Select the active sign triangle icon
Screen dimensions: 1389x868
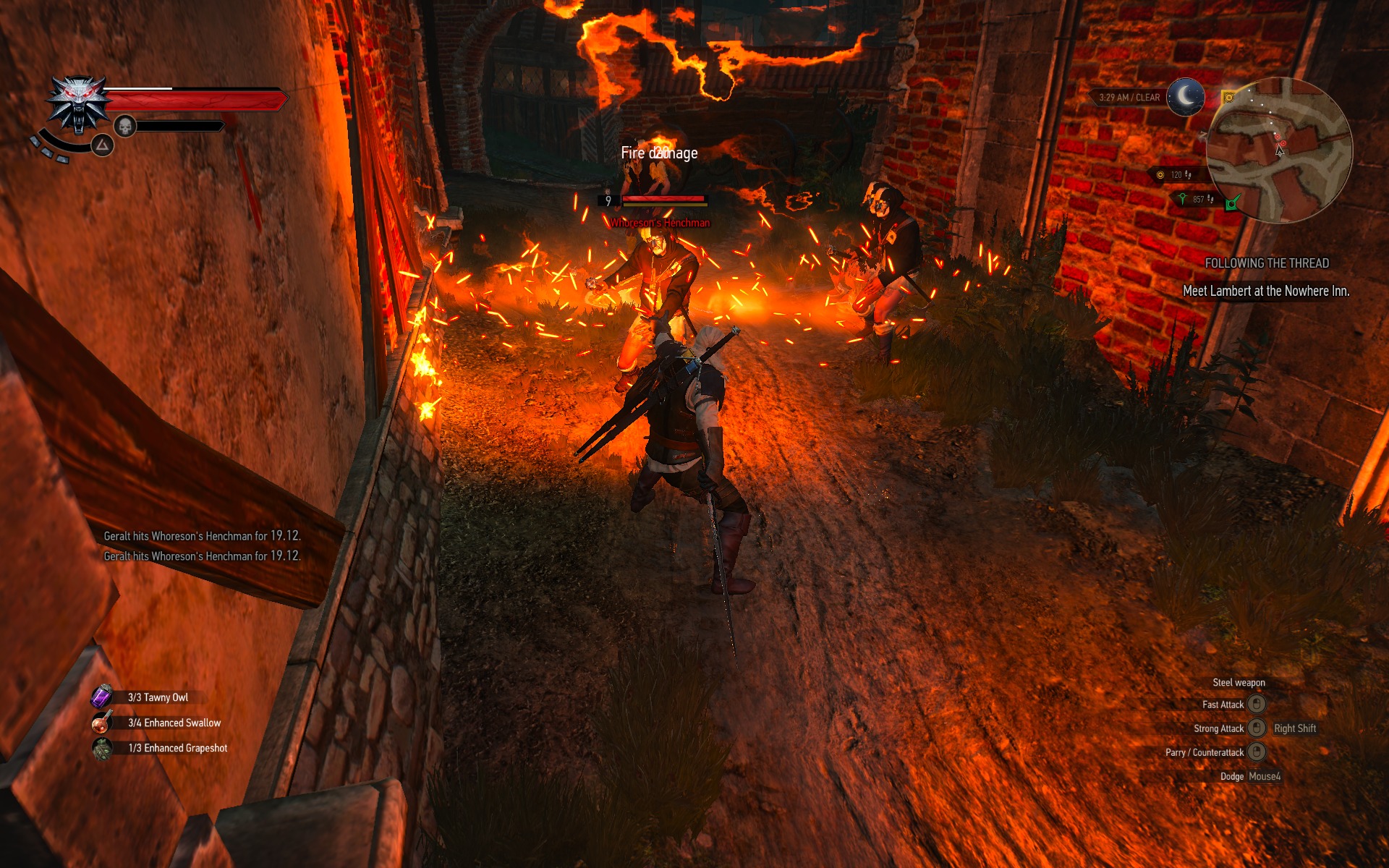103,145
